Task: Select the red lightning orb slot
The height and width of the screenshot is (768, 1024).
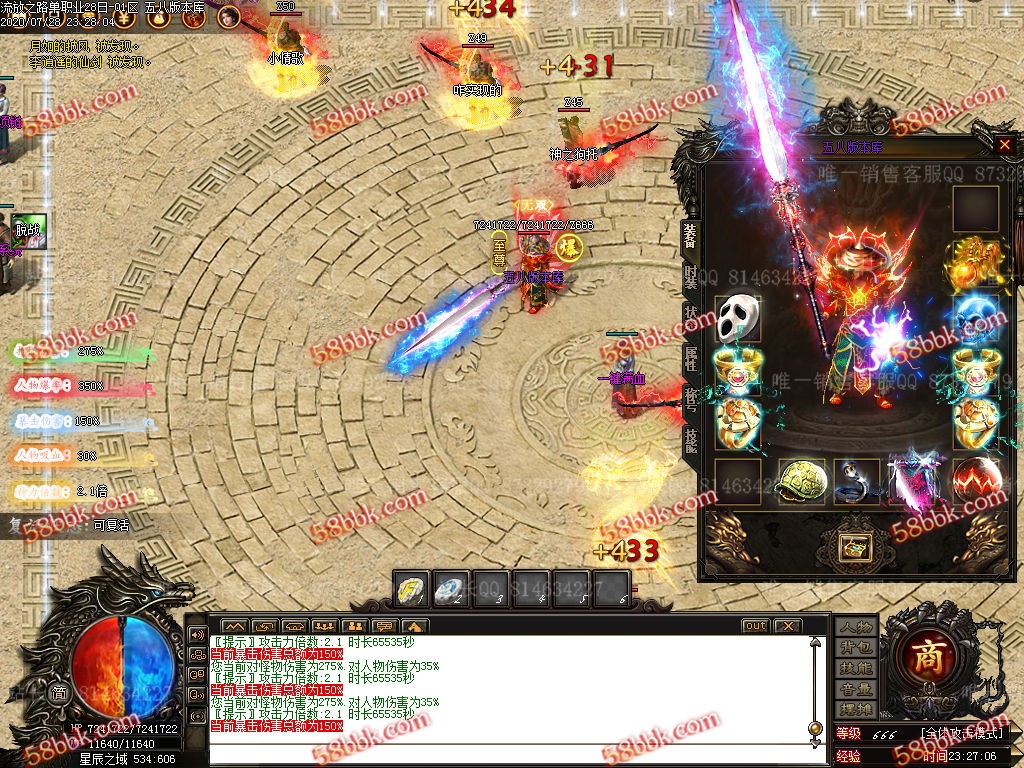Action: pos(975,482)
